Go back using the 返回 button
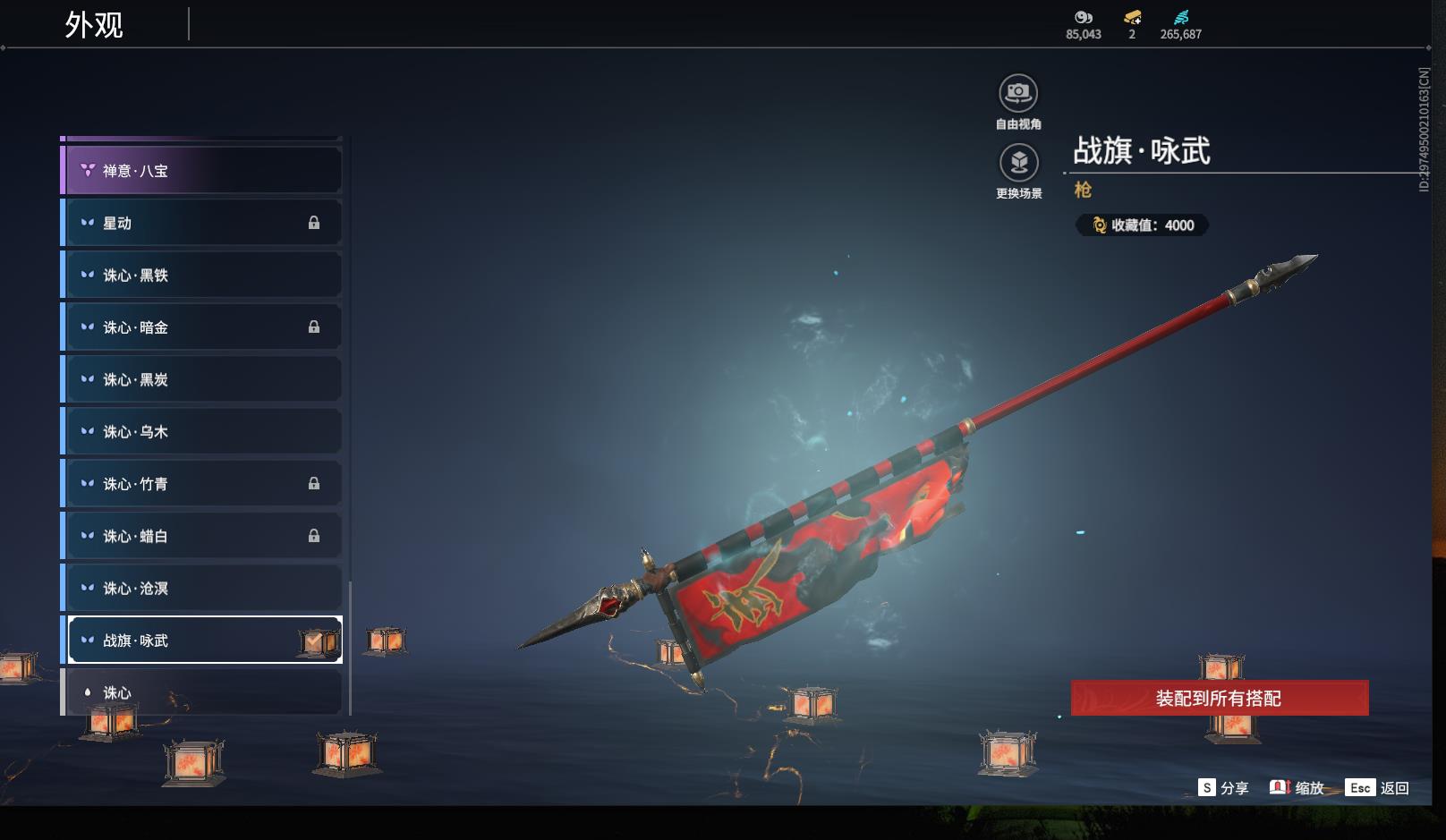The height and width of the screenshot is (840, 1446). (x=1379, y=787)
